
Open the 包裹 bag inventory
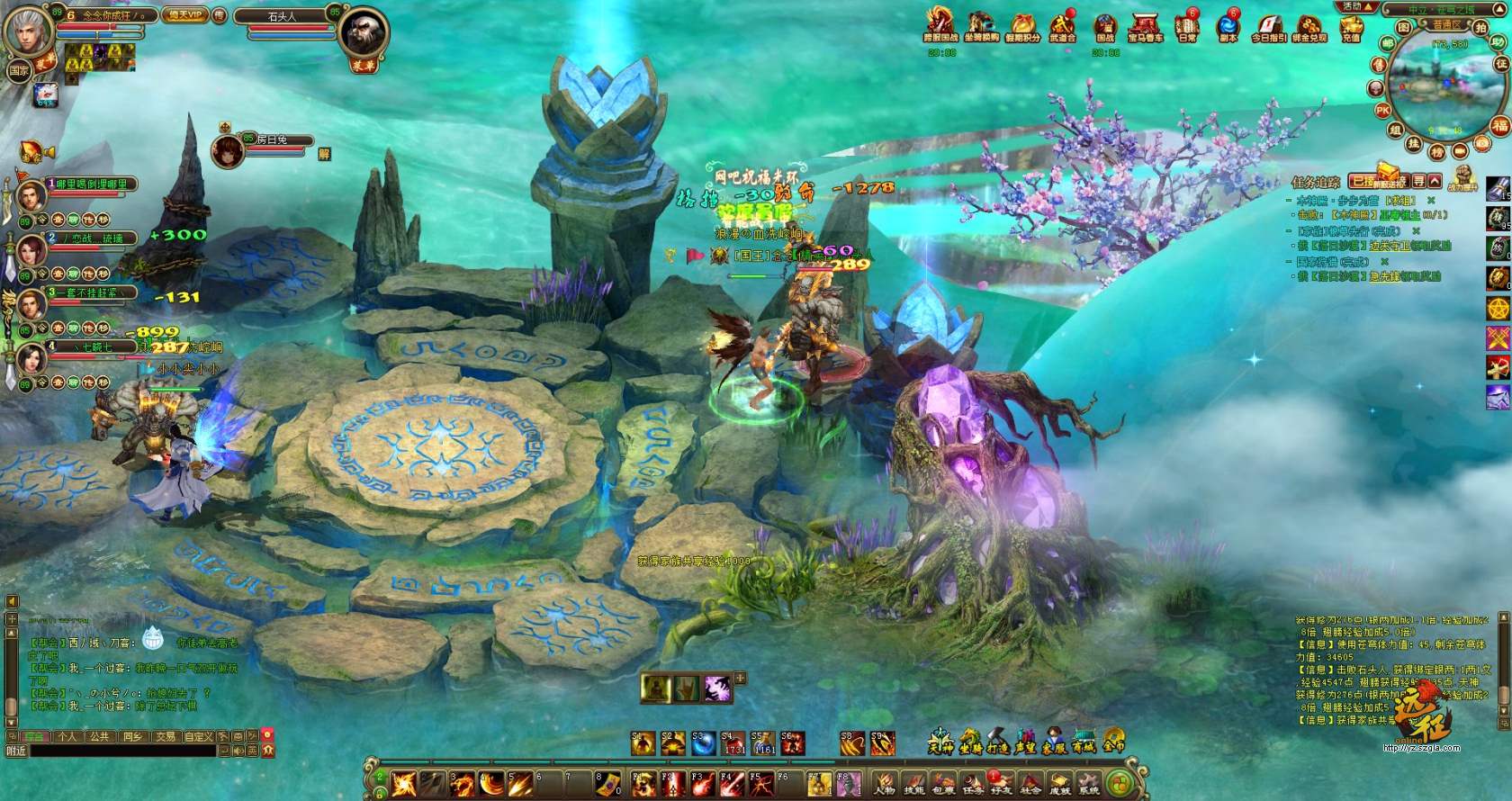tap(942, 783)
